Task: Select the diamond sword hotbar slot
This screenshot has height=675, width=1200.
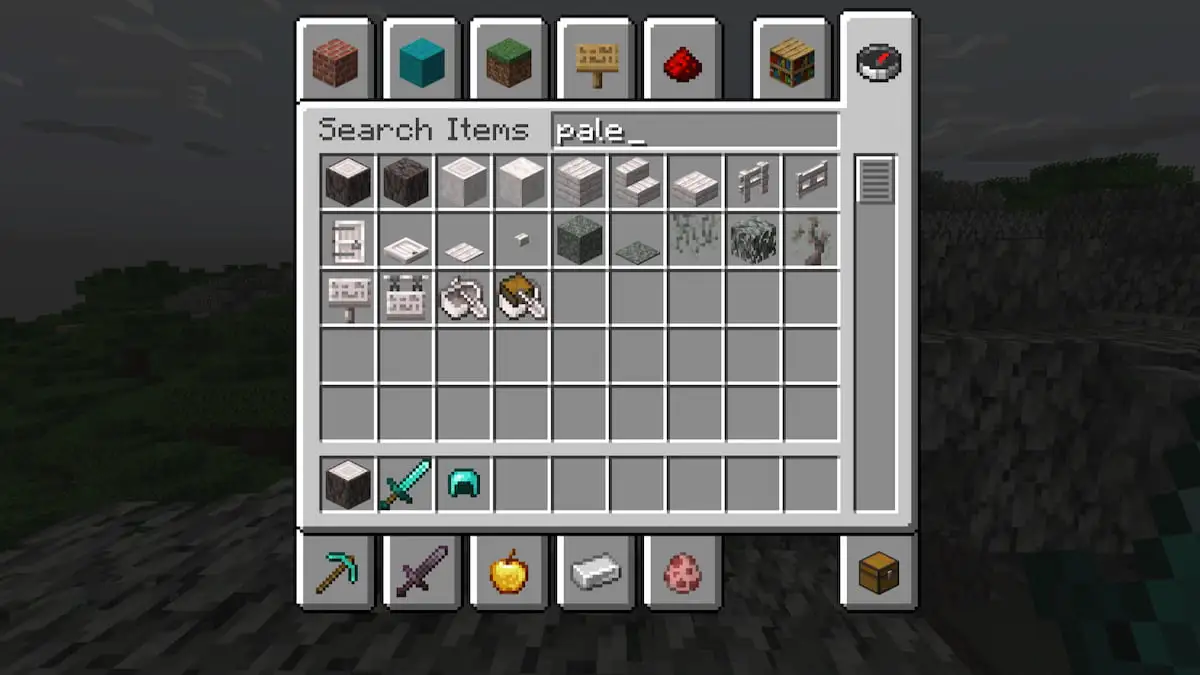Action: (406, 486)
